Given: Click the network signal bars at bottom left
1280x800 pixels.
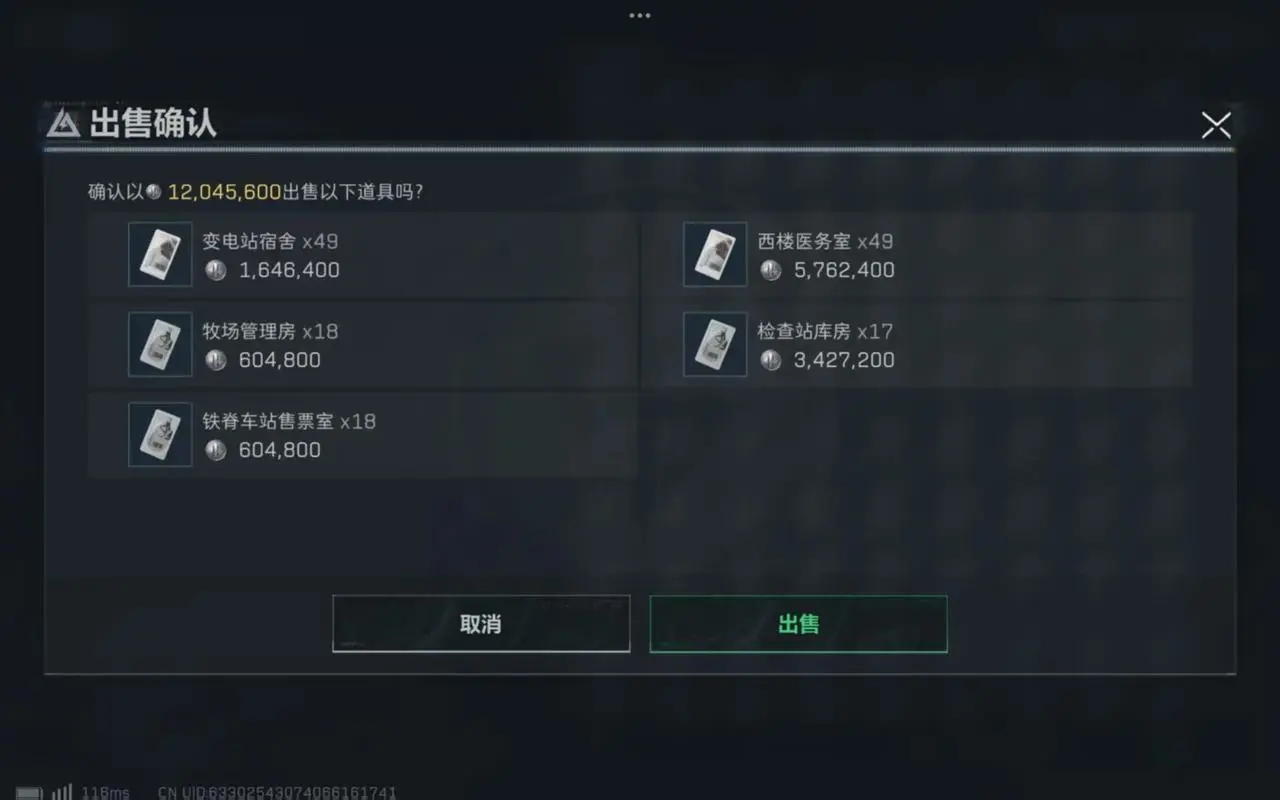Looking at the screenshot, I should [x=62, y=792].
